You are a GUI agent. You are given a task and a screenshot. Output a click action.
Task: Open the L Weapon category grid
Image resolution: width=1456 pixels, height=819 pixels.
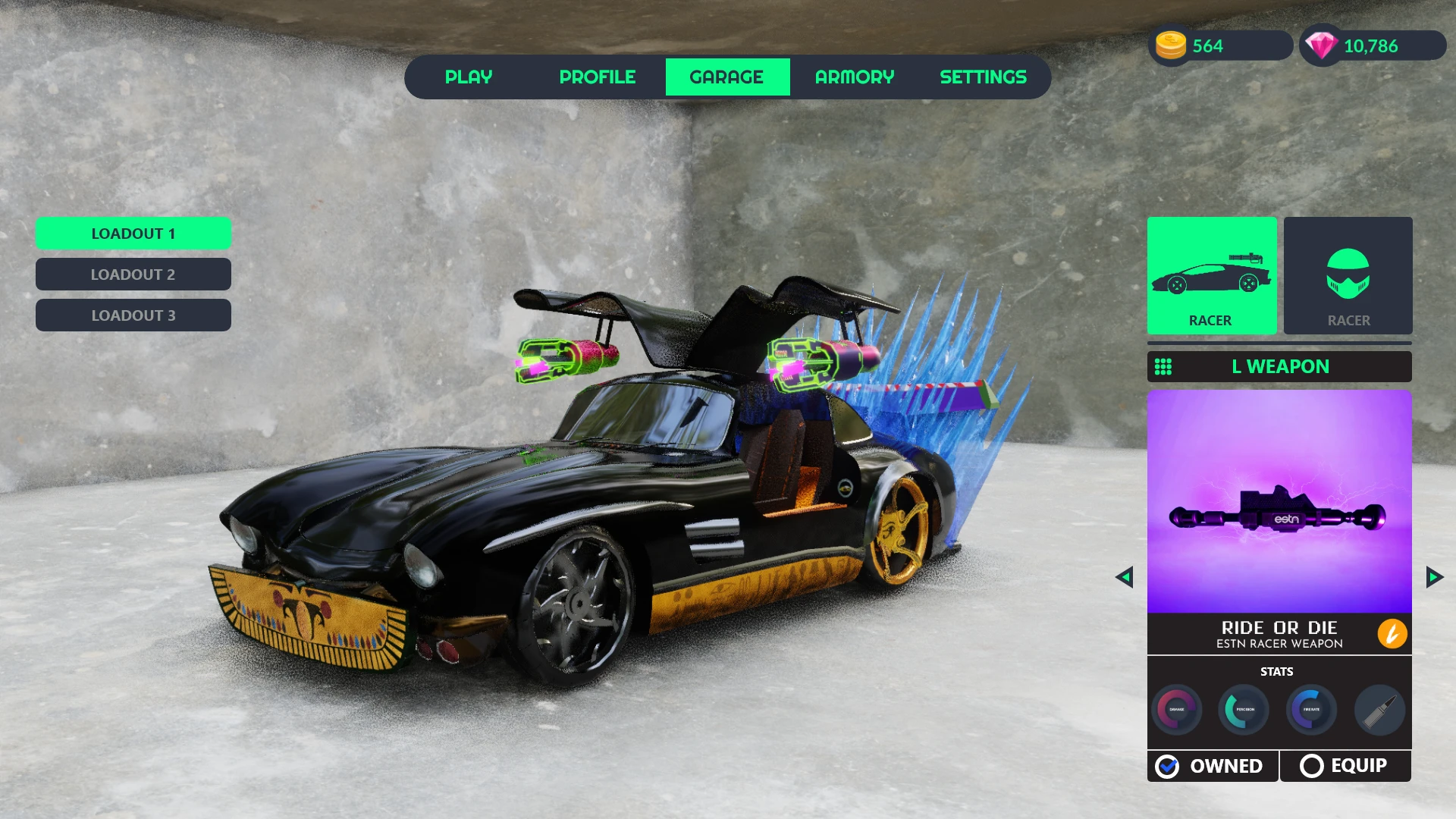tap(1163, 367)
